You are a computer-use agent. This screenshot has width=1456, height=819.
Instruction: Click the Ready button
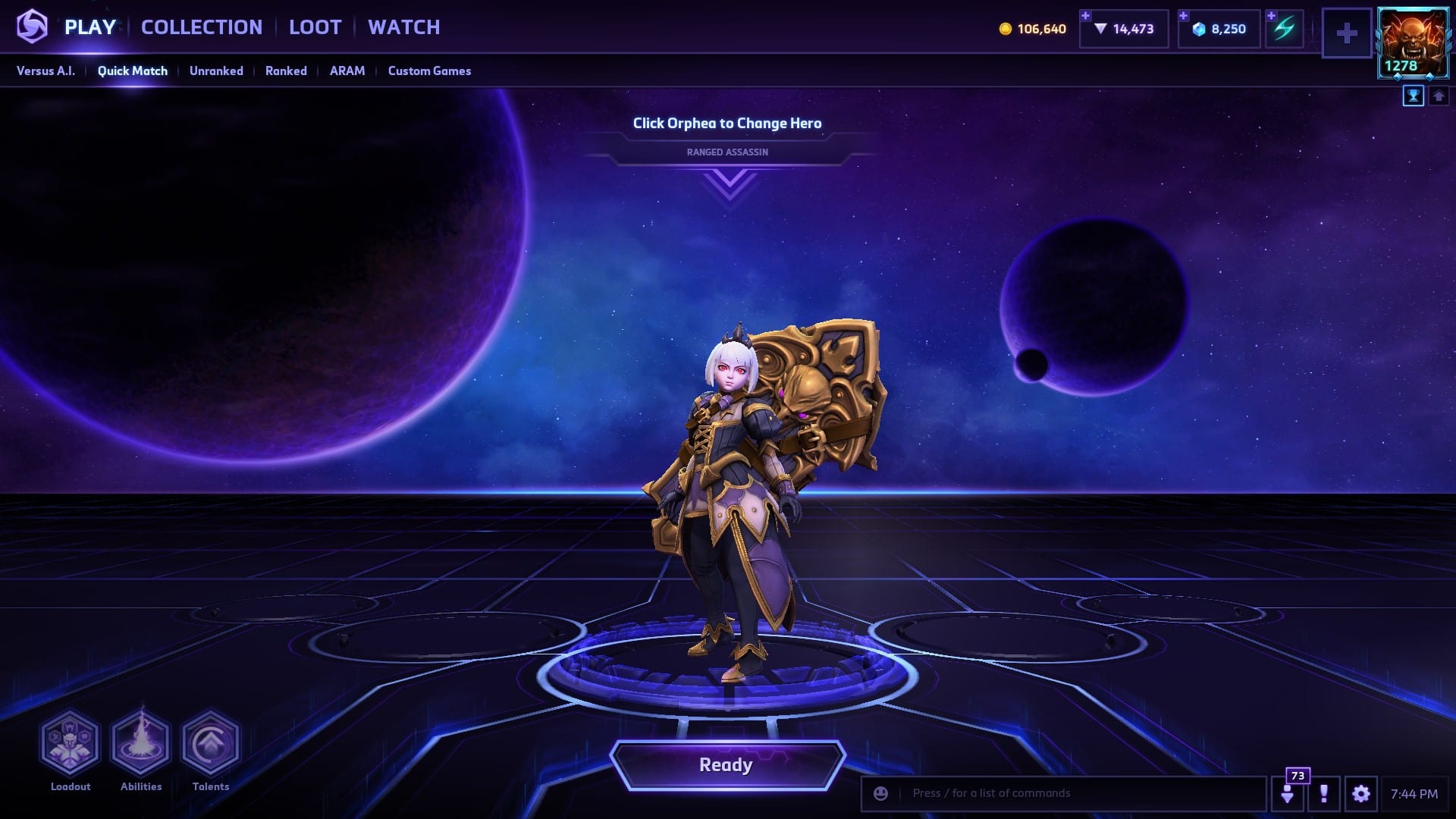pos(726,764)
